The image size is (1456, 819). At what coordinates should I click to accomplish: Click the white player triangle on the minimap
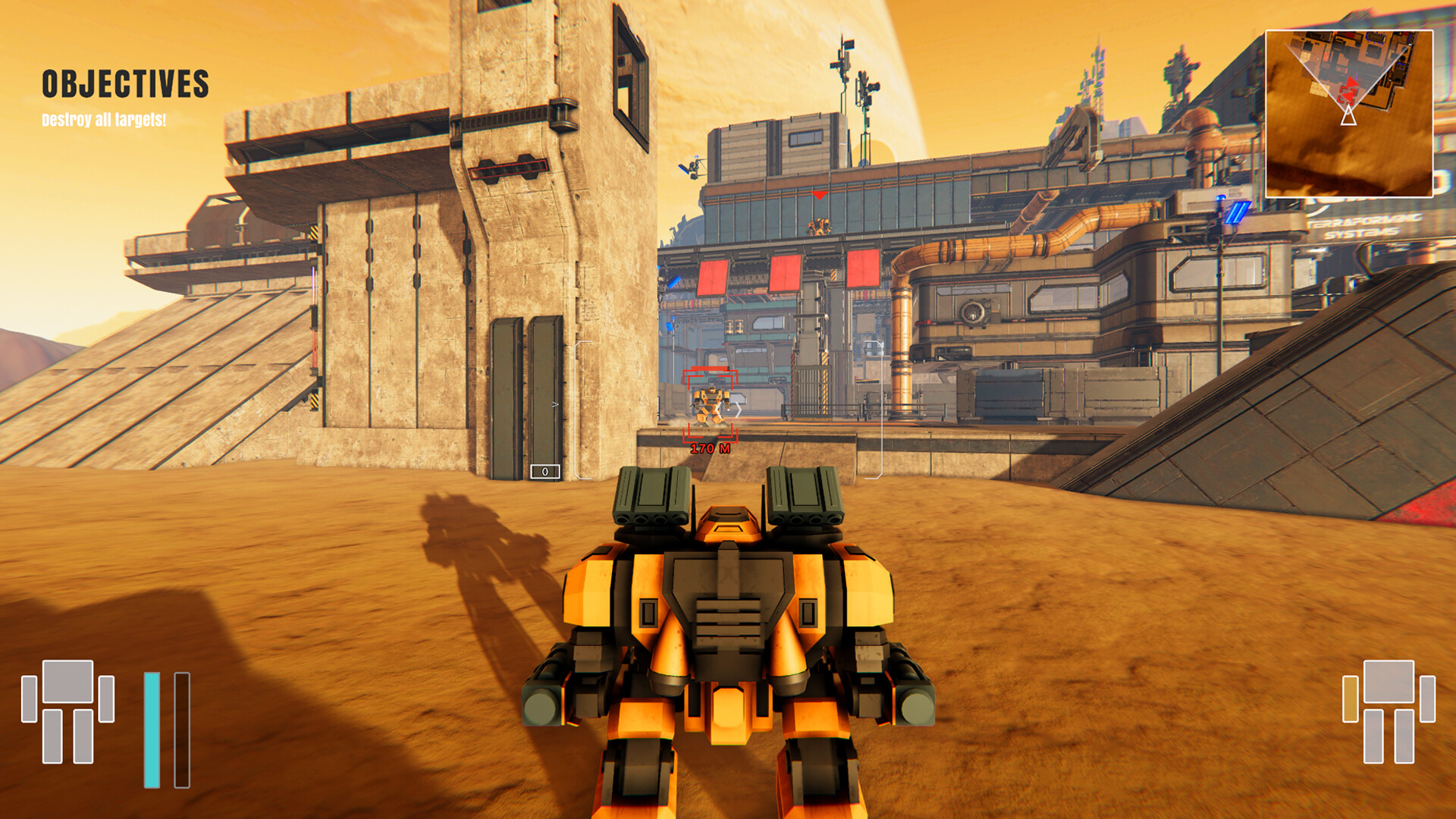1349,118
